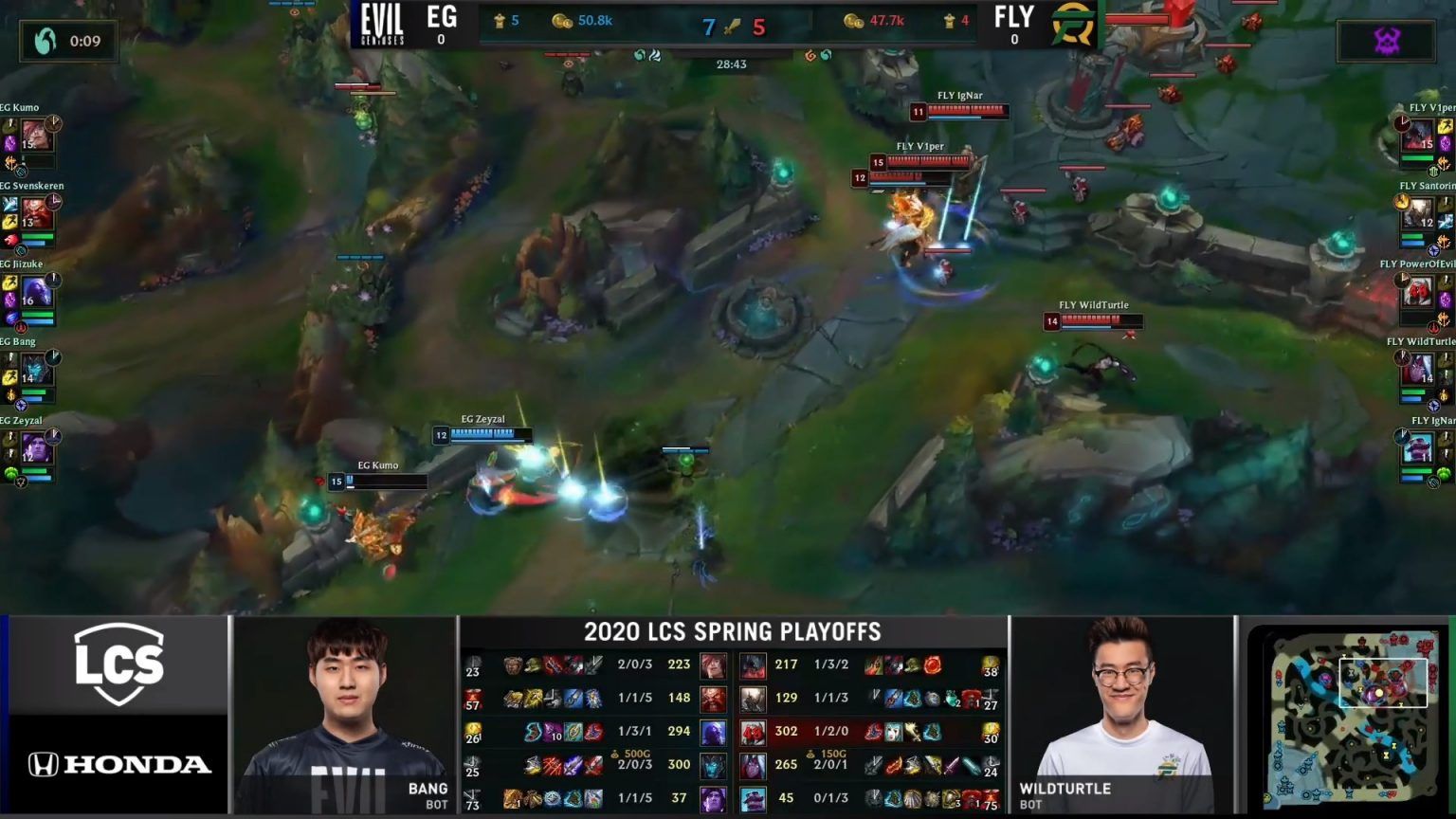
Task: Click the dragon timer icon in the top-left corner
Action: point(40,40)
